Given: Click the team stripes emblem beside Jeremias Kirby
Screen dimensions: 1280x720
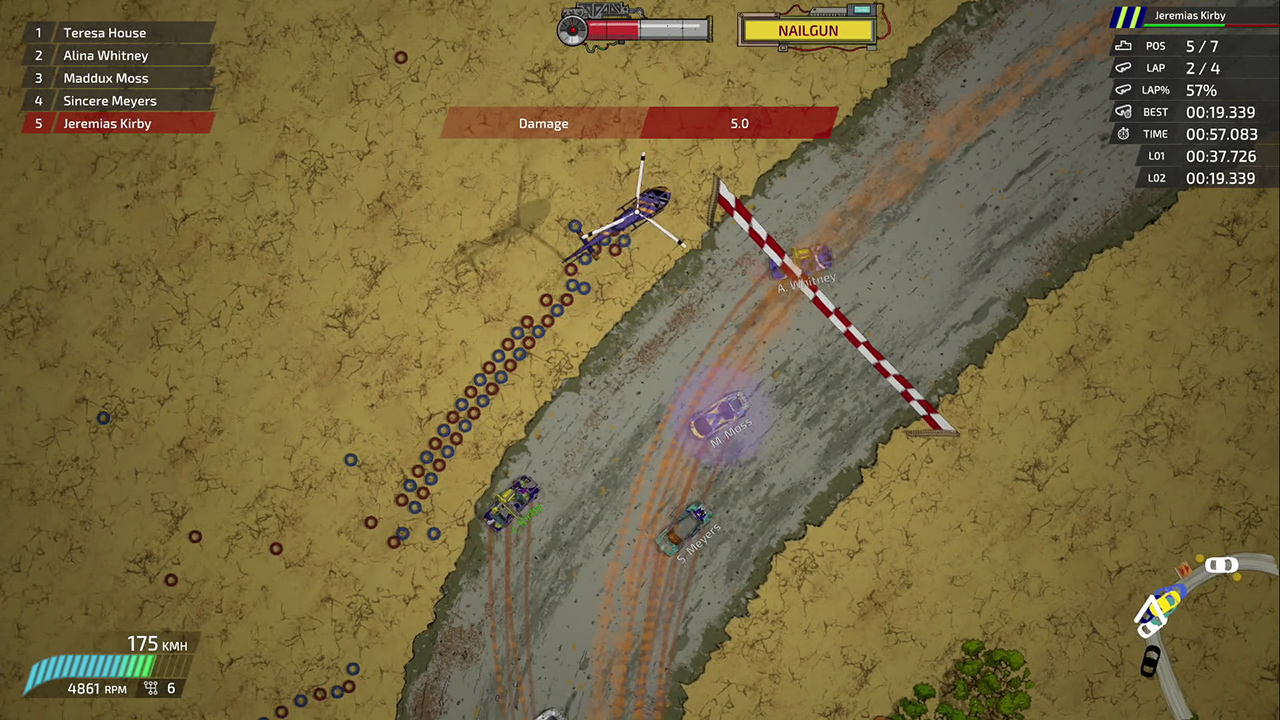Looking at the screenshot, I should [1129, 15].
